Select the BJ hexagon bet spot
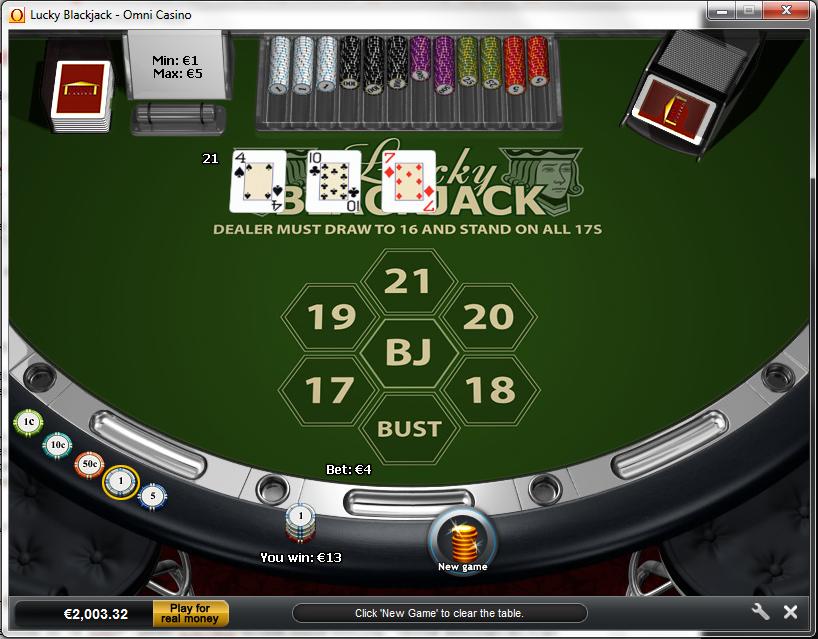The image size is (818, 639). coord(409,353)
